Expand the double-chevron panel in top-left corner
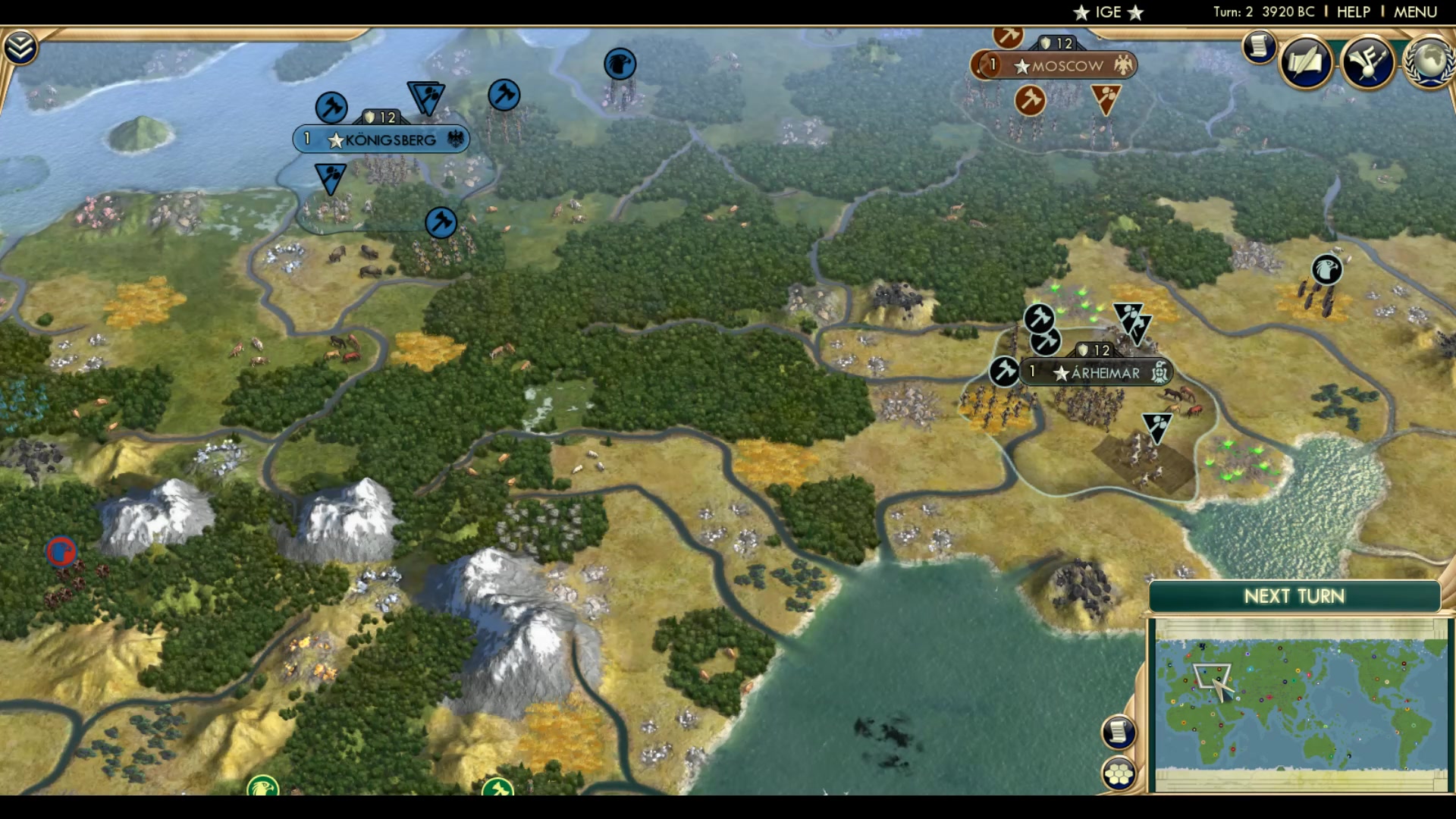1456x819 pixels. pyautogui.click(x=22, y=45)
